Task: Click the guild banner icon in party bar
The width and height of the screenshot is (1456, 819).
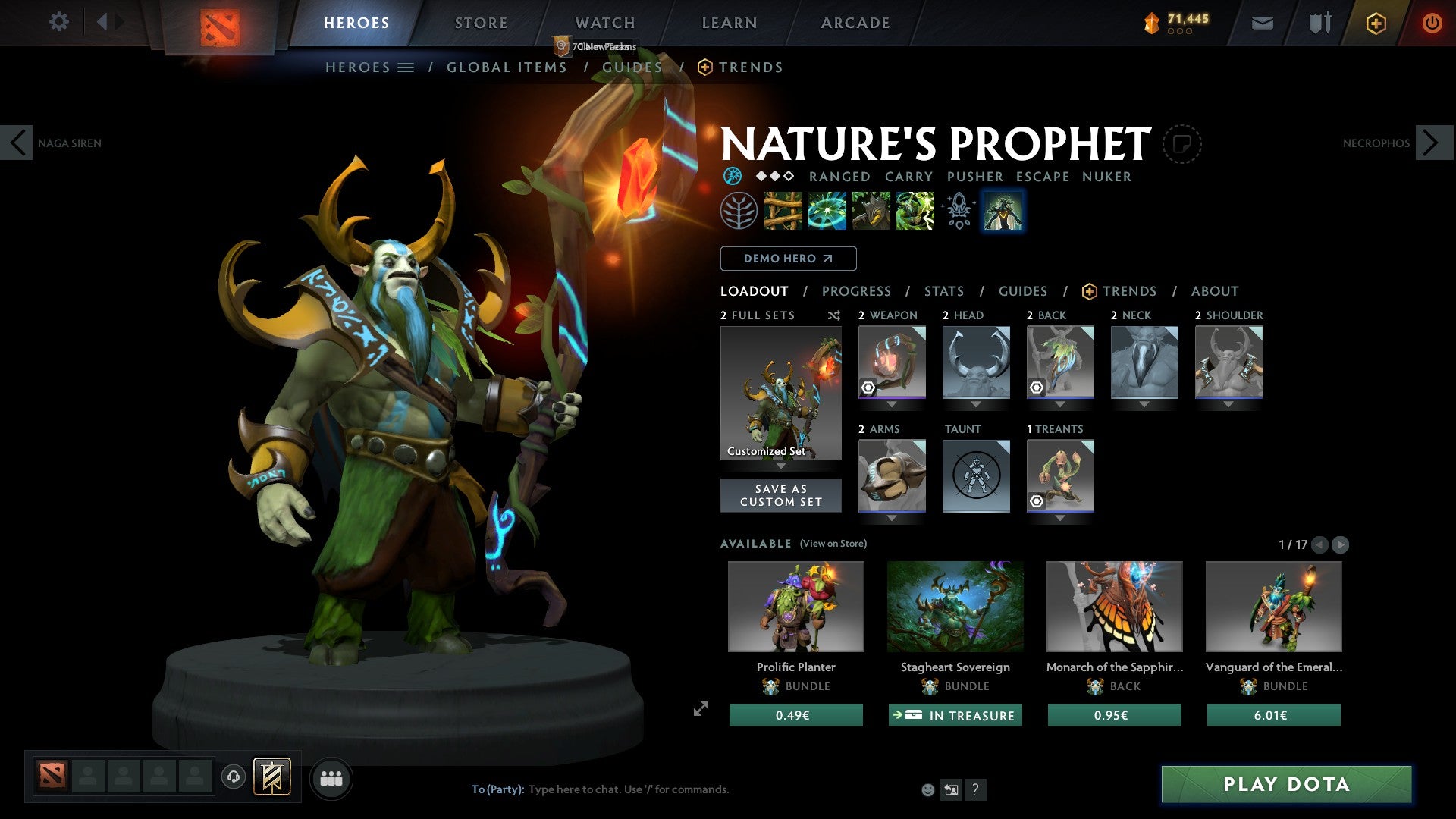Action: pyautogui.click(x=273, y=777)
